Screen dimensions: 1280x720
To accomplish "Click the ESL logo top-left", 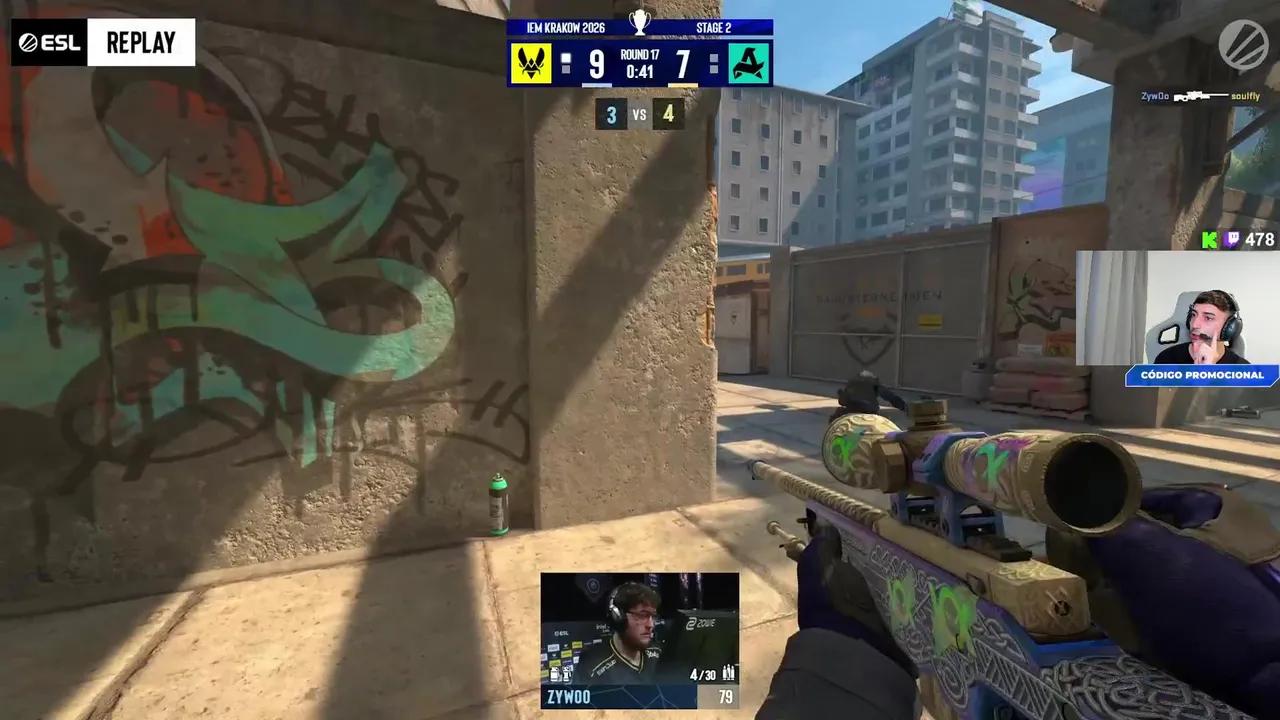I will pyautogui.click(x=47, y=41).
